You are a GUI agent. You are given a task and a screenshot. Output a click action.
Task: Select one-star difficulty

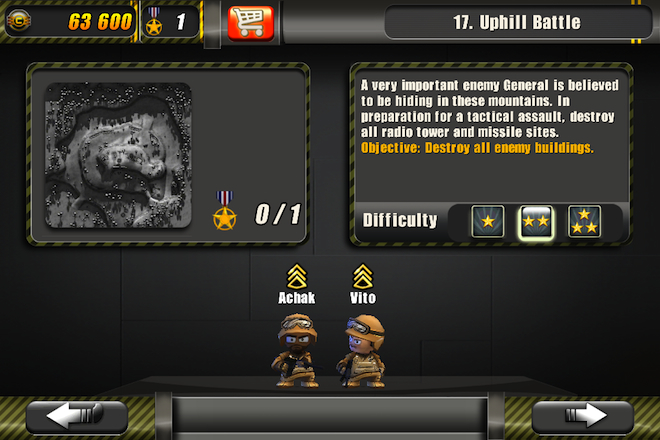pyautogui.click(x=488, y=221)
